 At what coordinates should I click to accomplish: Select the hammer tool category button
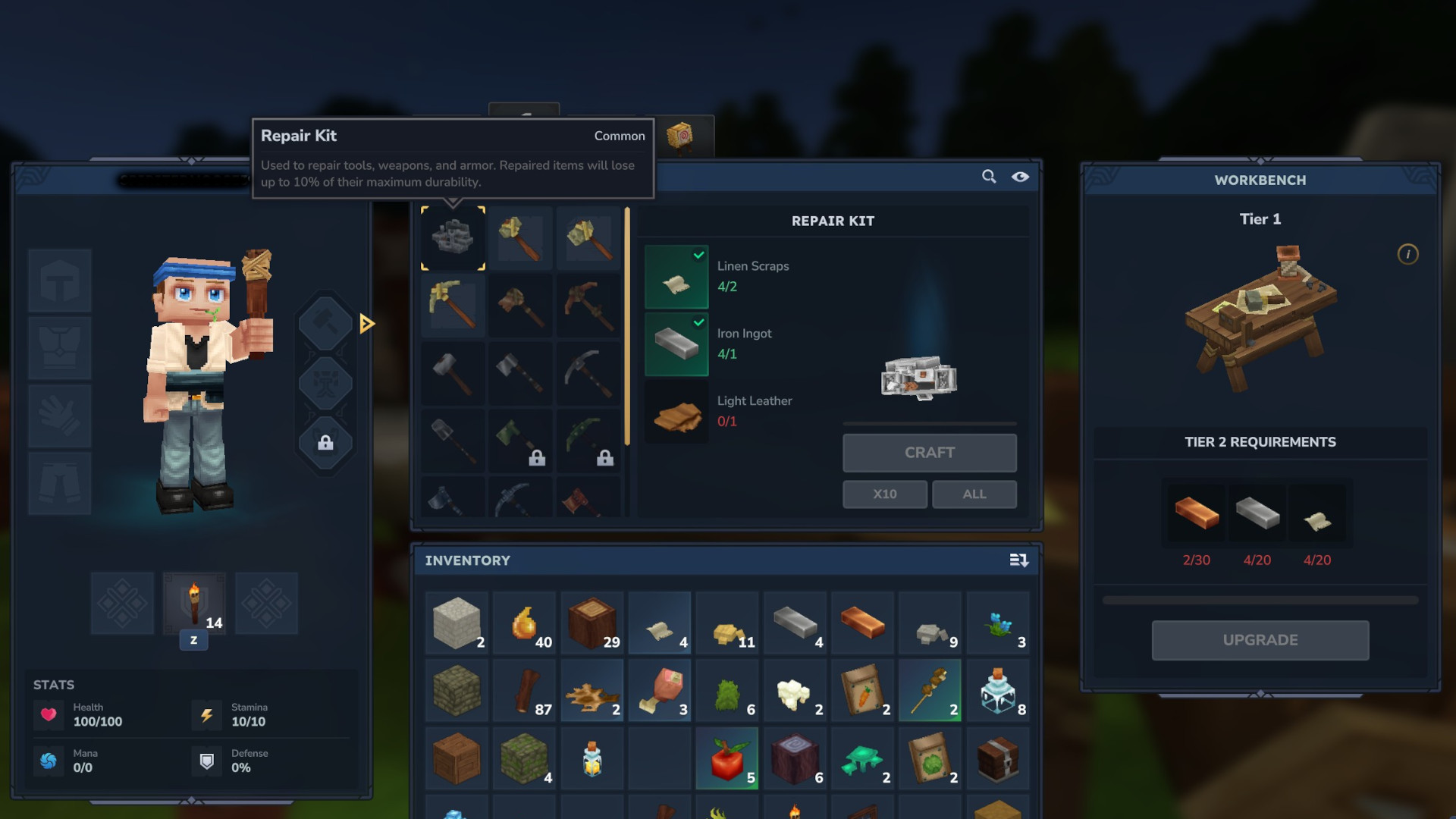325,322
